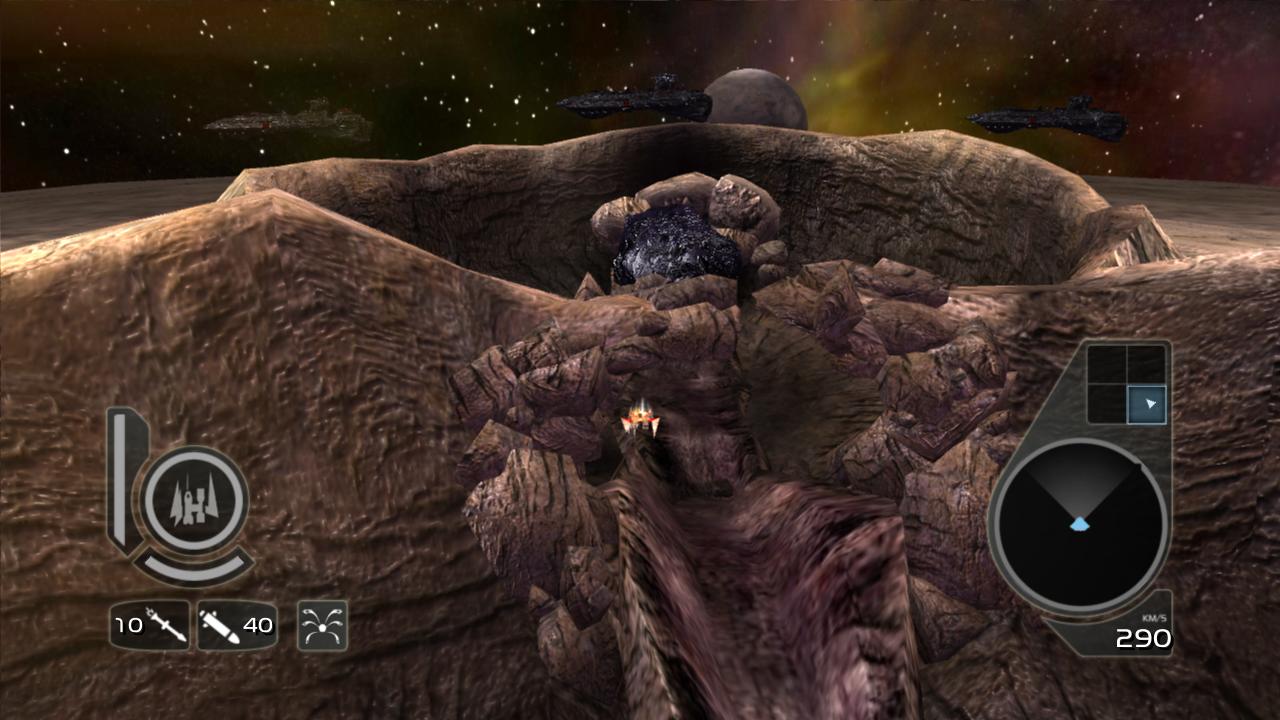Choose the torpedo weapon slot
1280x720 pixels.
[237, 626]
